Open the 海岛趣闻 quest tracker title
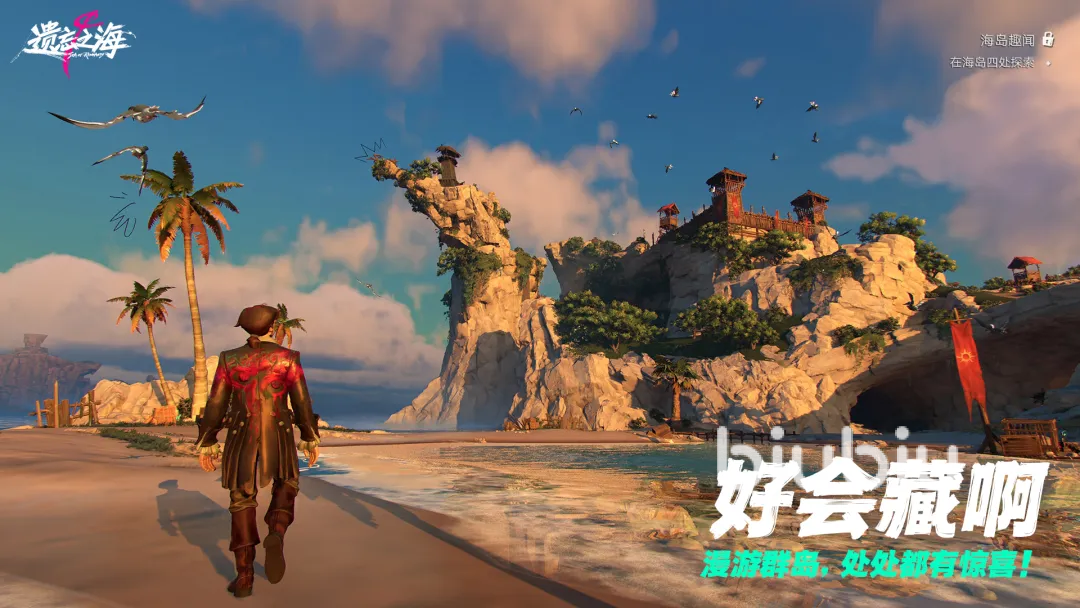 [1007, 40]
